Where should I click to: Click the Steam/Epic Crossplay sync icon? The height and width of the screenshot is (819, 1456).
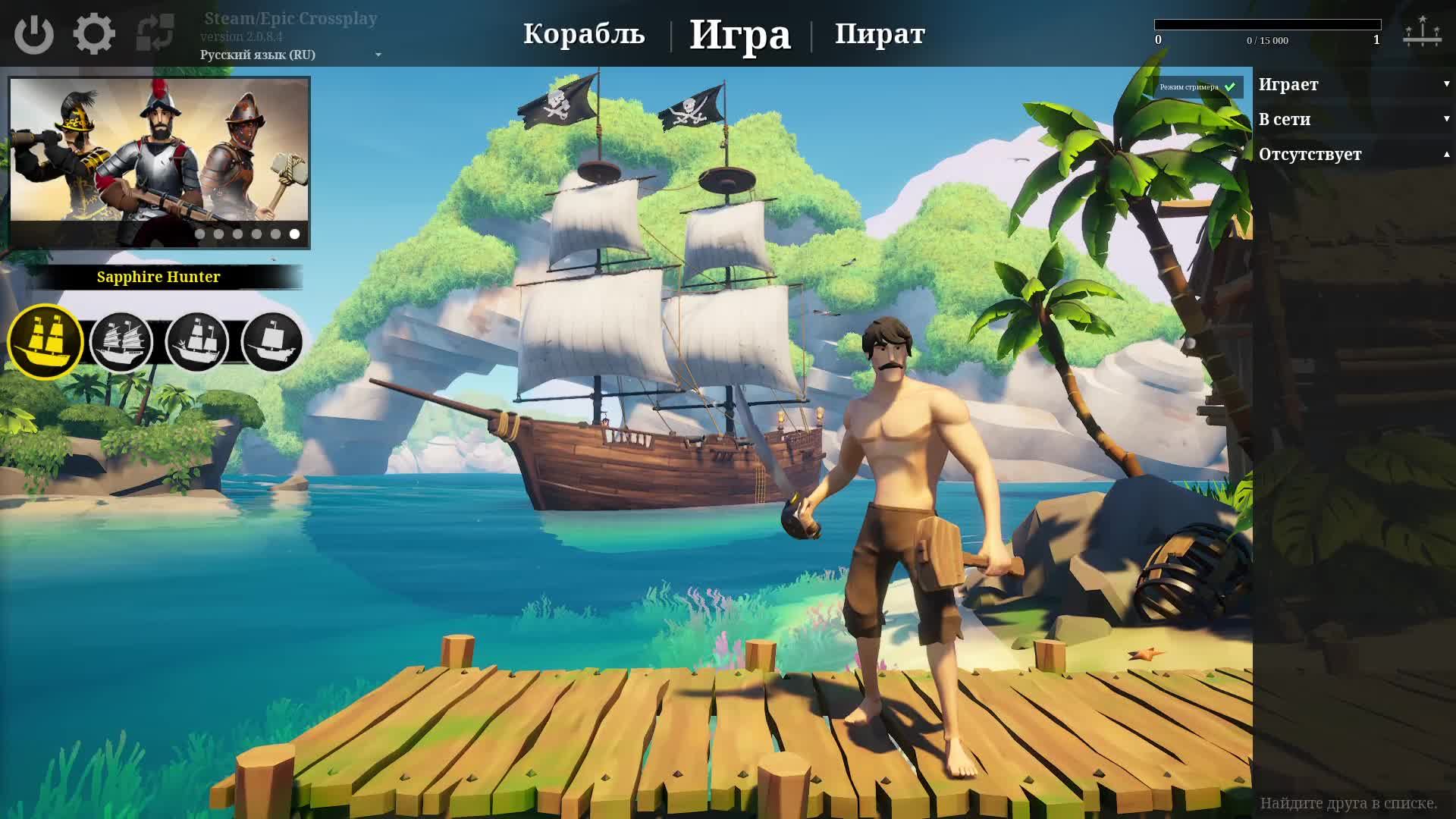154,33
